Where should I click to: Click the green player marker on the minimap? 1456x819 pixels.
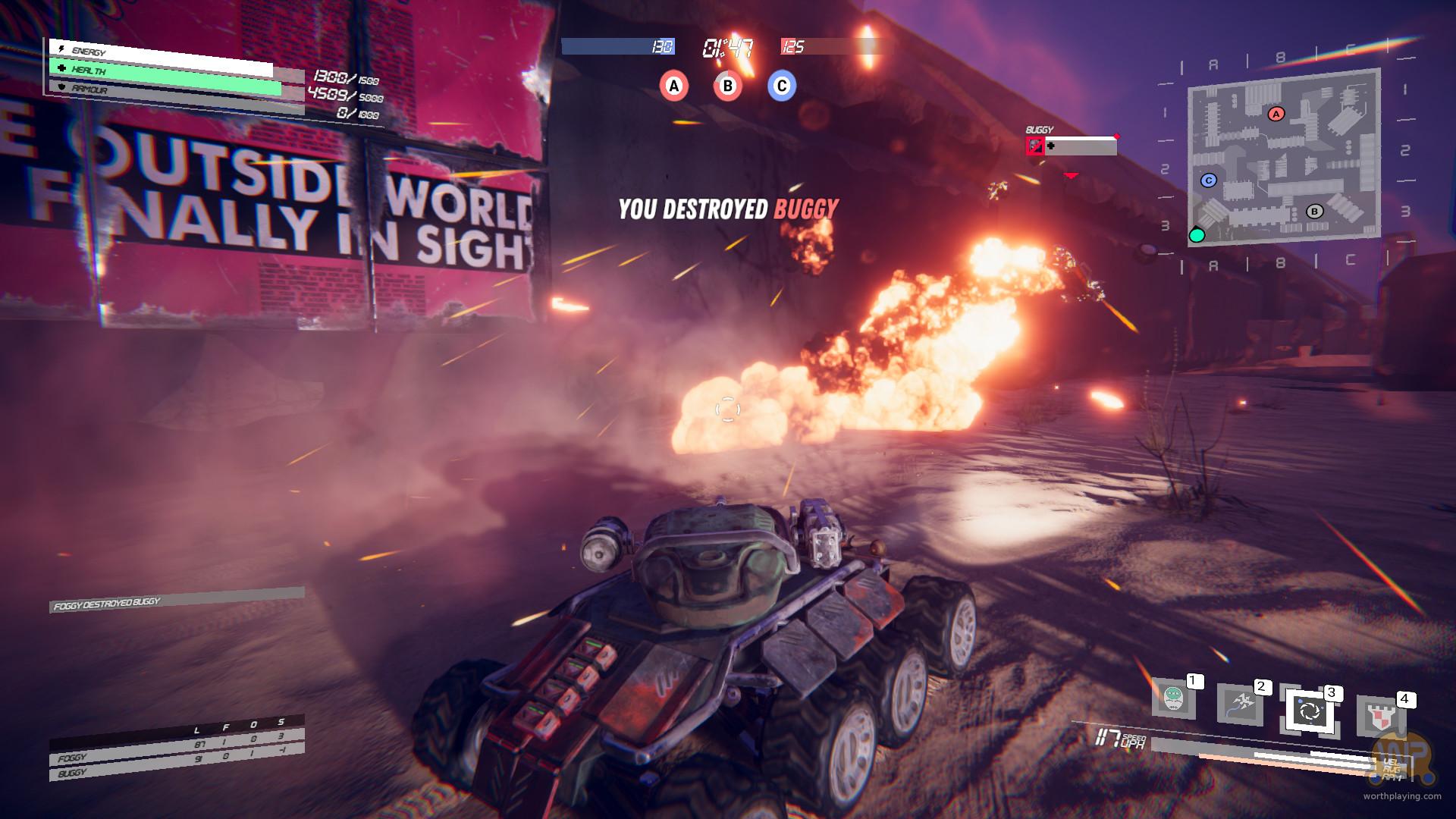pos(1197,235)
